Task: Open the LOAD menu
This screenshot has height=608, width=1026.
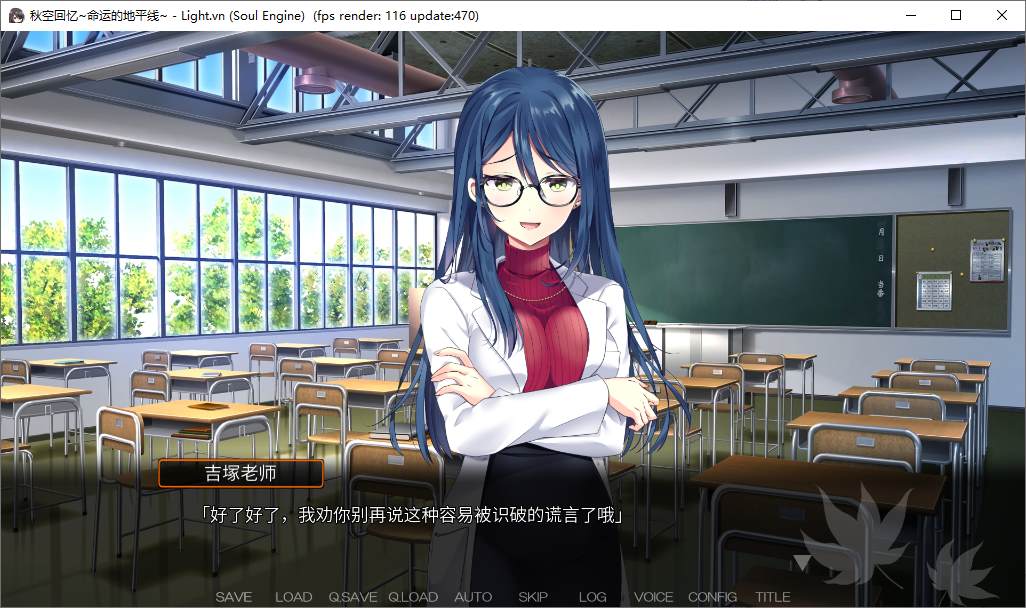Action: click(293, 597)
